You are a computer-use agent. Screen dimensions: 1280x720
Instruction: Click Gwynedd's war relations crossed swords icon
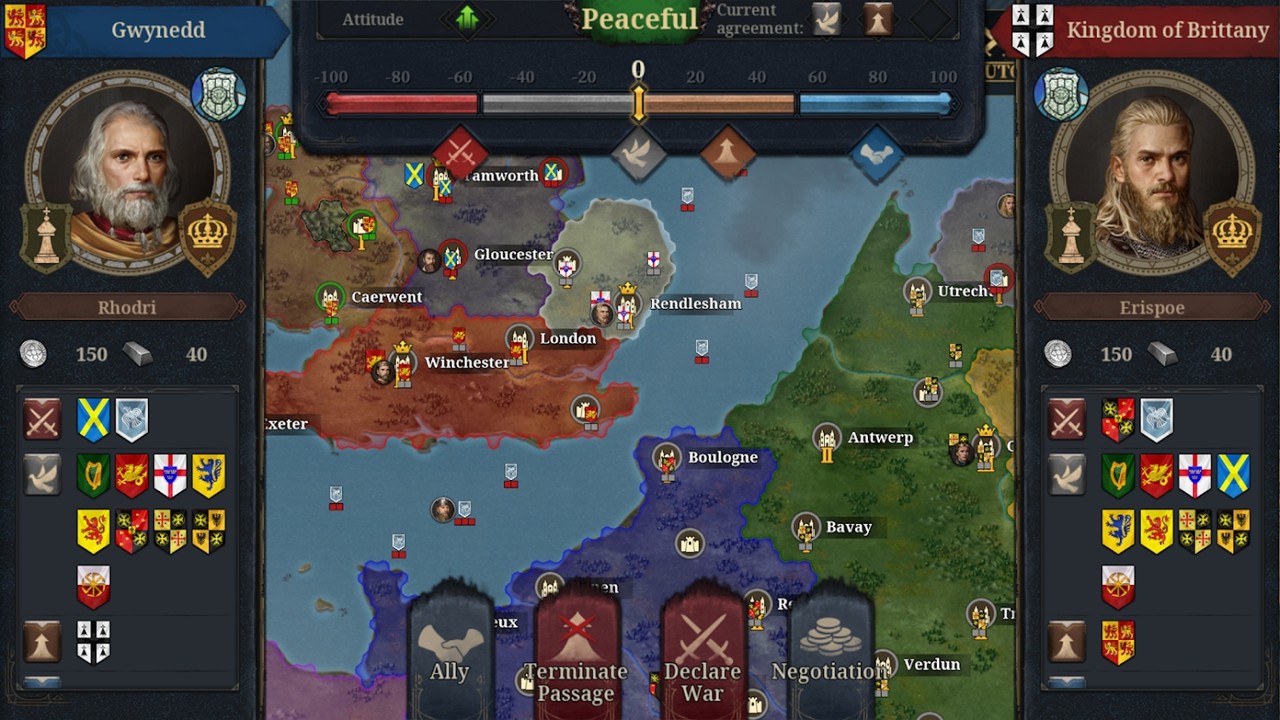42,420
